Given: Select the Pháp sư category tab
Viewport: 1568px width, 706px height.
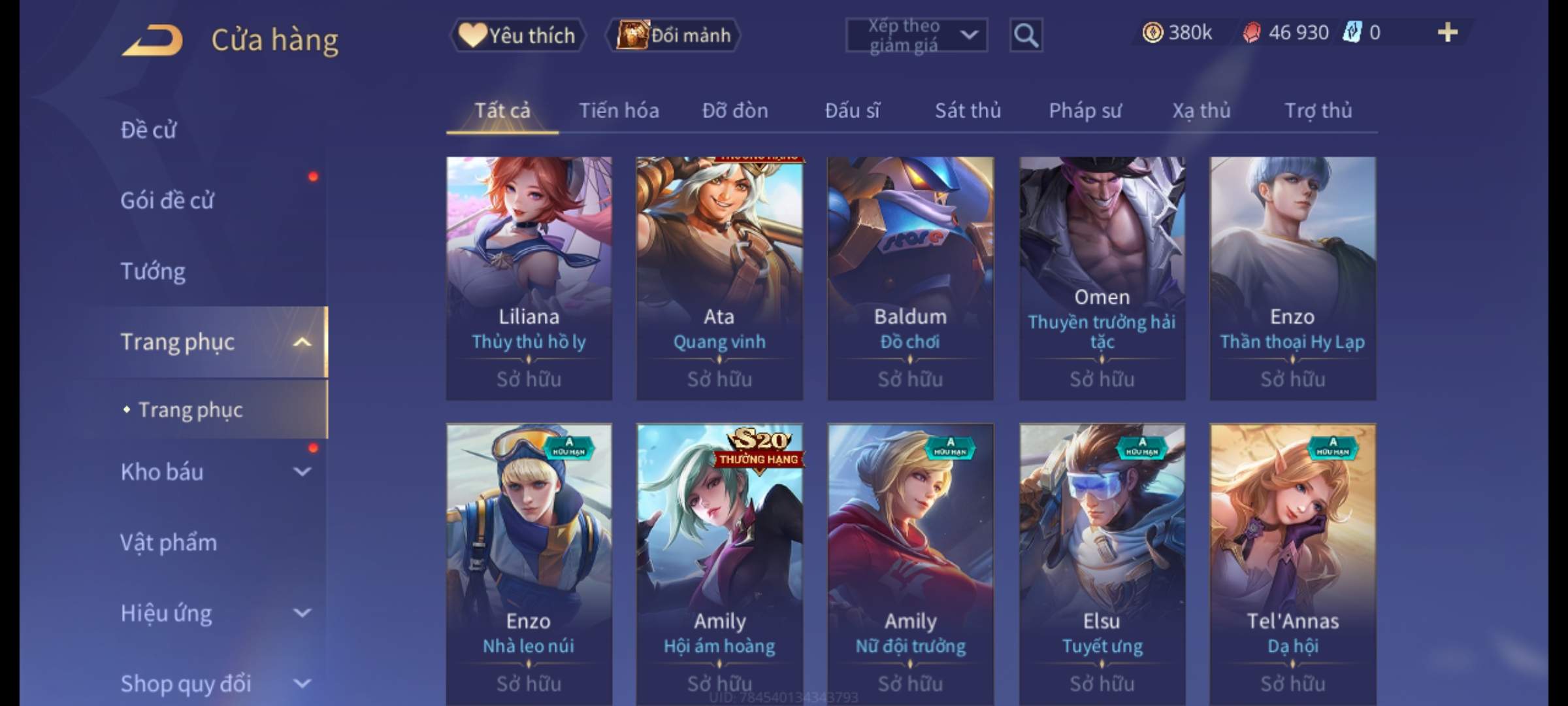Looking at the screenshot, I should (x=1085, y=111).
